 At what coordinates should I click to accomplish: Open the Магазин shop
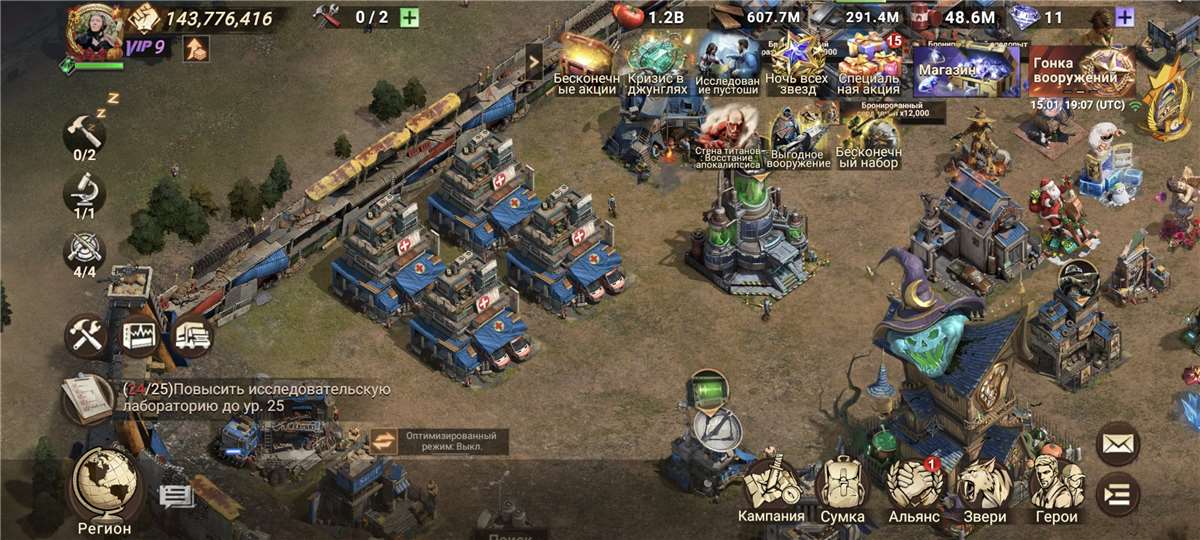(x=966, y=70)
